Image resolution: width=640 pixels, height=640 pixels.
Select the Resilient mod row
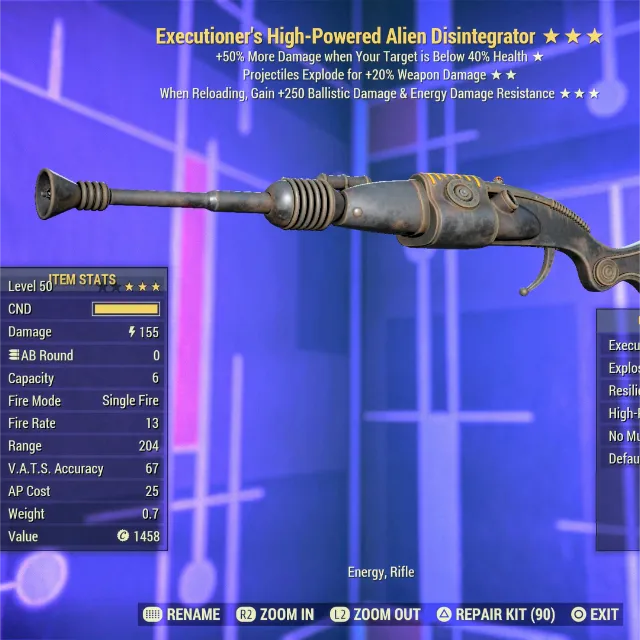pyautogui.click(x=623, y=391)
